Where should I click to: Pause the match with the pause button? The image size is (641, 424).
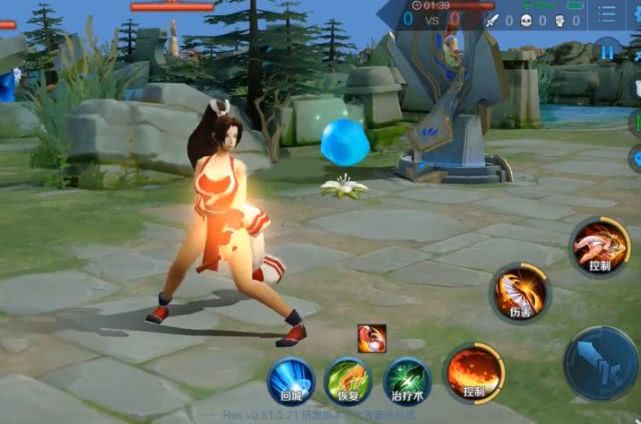click(x=607, y=49)
